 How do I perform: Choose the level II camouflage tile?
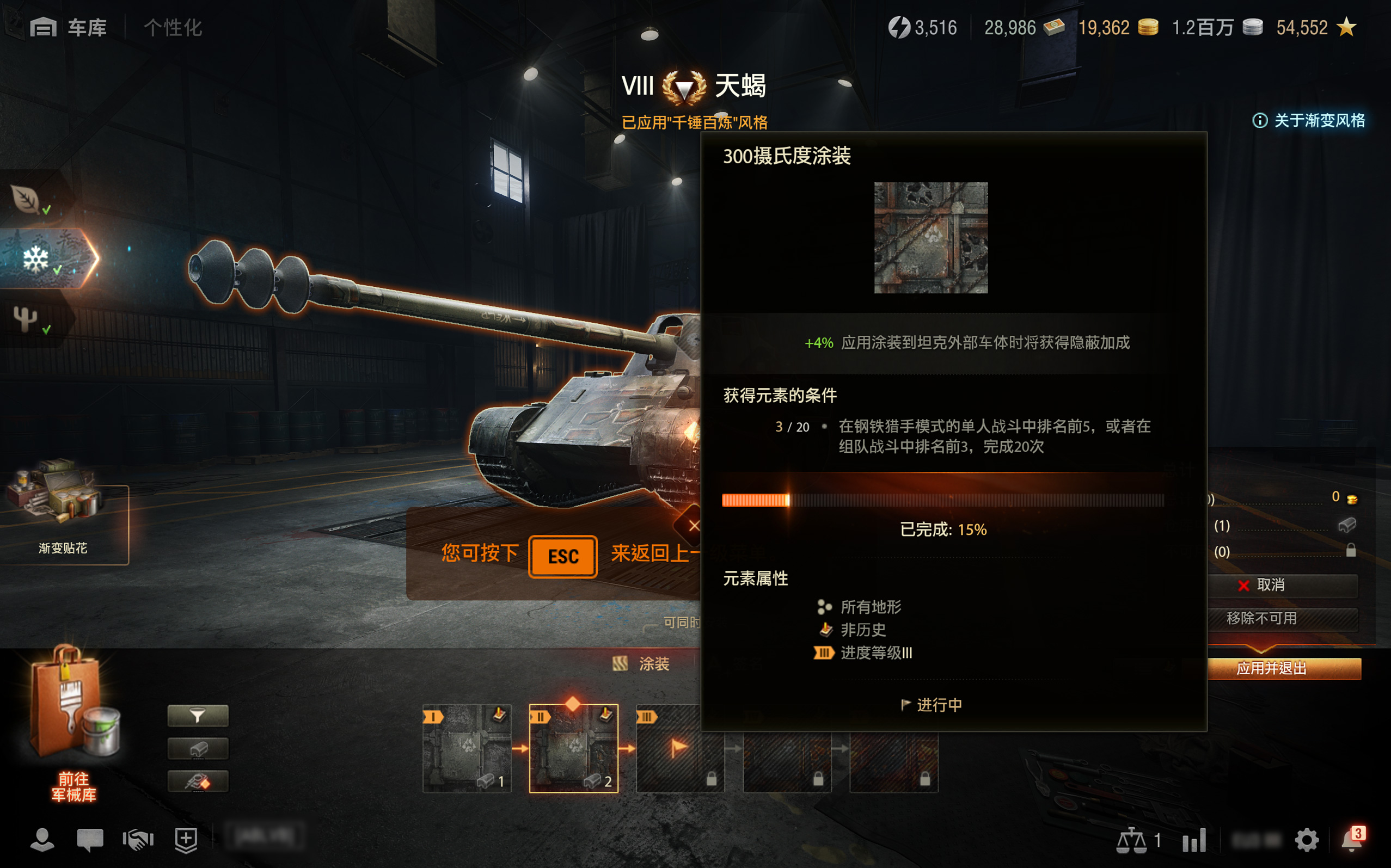pyautogui.click(x=573, y=748)
